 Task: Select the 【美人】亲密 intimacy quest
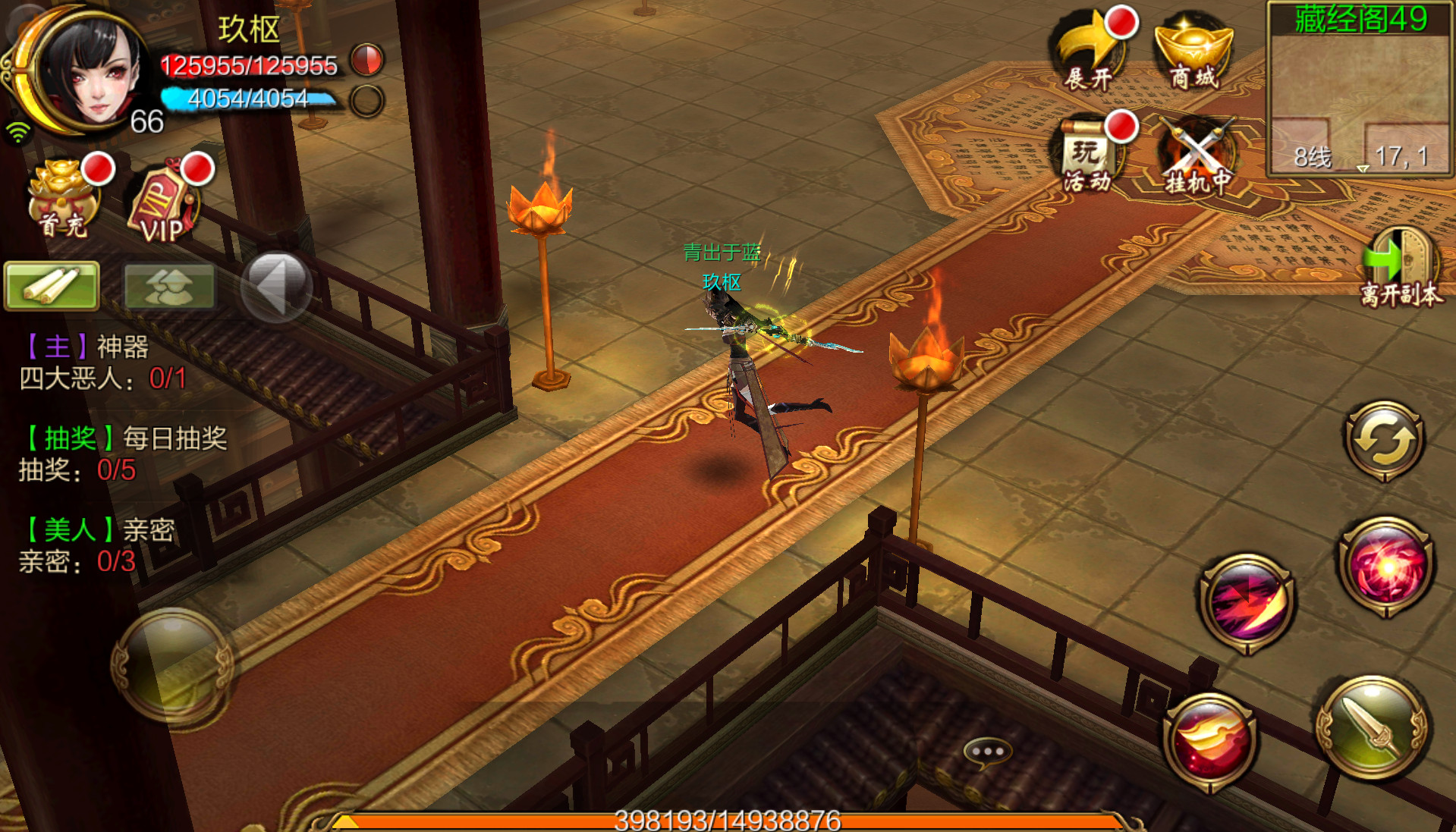[99, 545]
